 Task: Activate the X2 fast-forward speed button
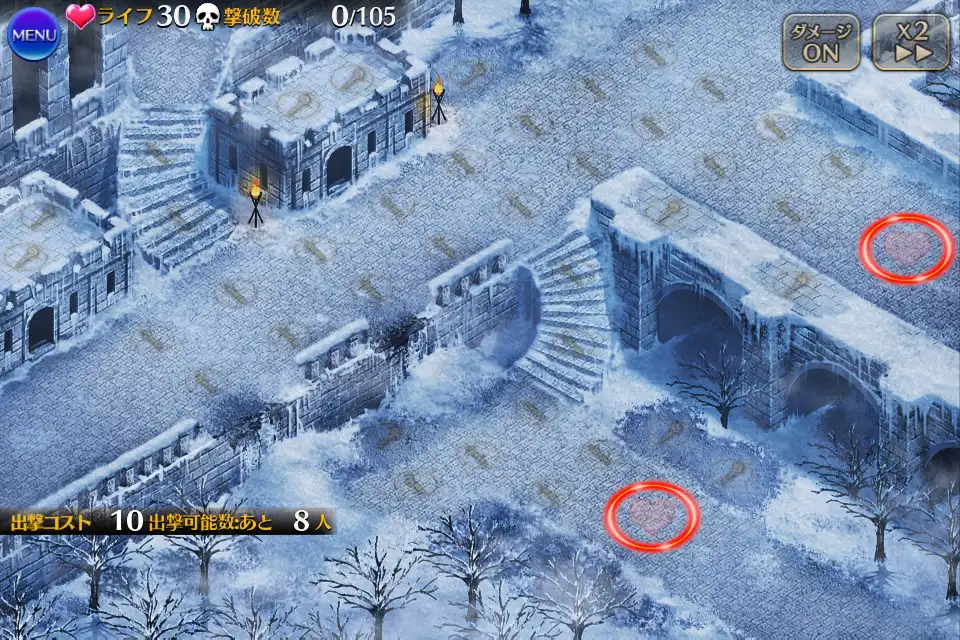pos(910,42)
